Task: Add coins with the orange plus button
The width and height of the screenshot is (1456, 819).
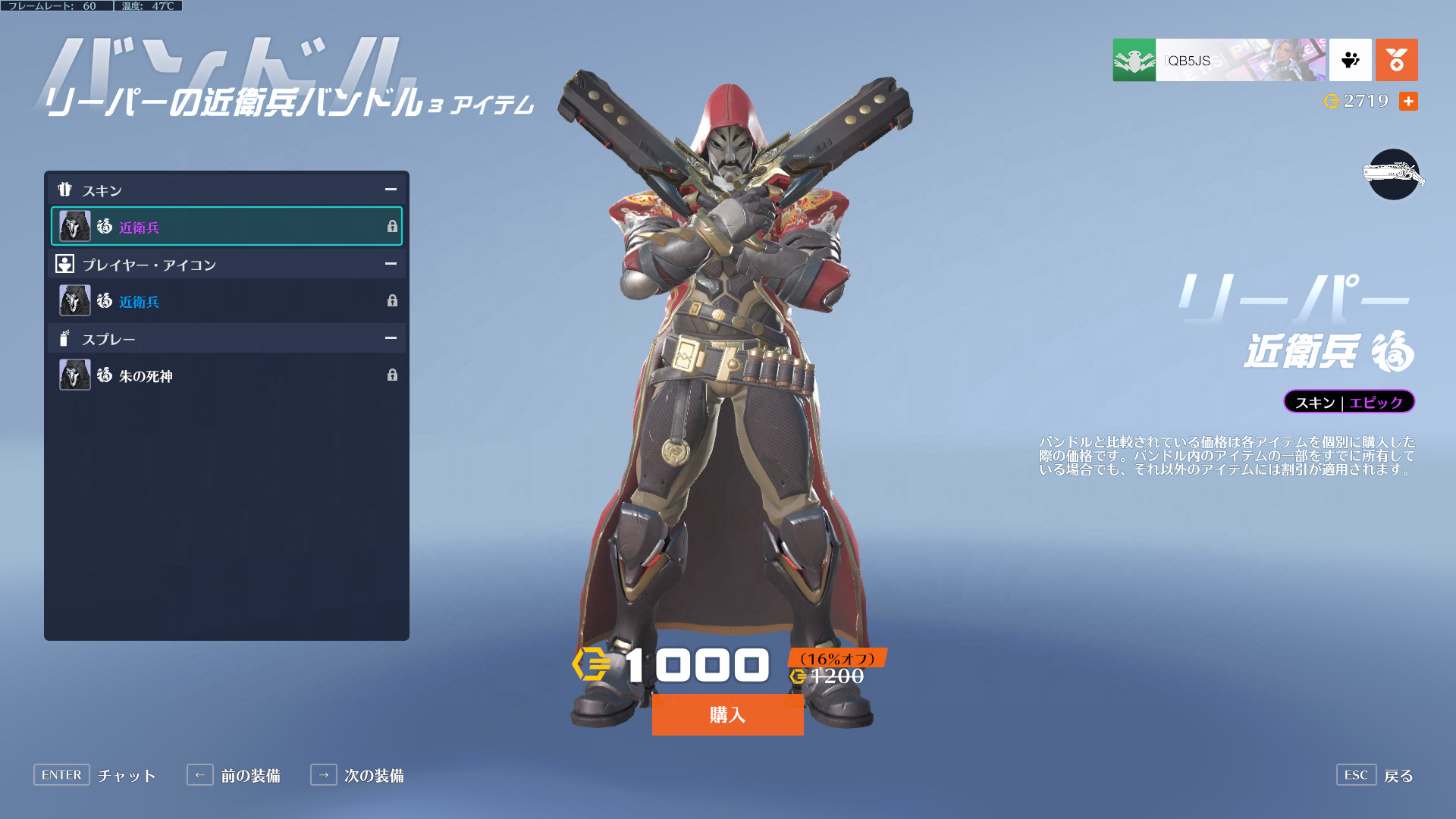Action: [x=1408, y=102]
